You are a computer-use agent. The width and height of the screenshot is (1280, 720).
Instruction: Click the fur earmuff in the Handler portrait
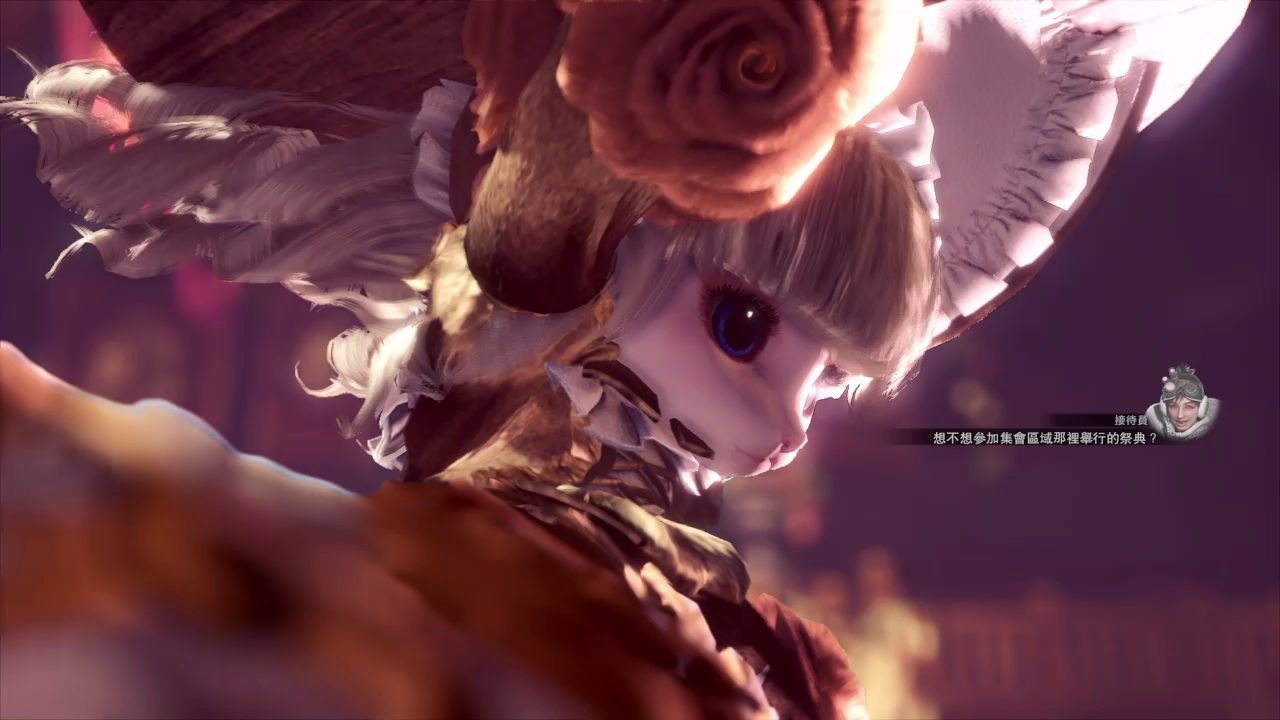1202,408
